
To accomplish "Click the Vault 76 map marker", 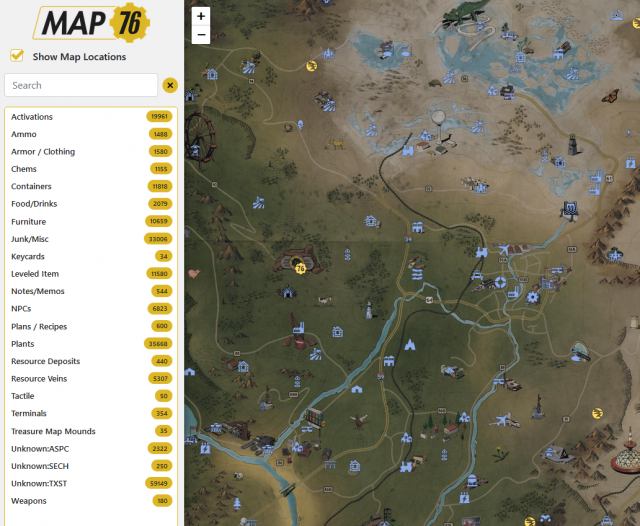I will (x=300, y=267).
